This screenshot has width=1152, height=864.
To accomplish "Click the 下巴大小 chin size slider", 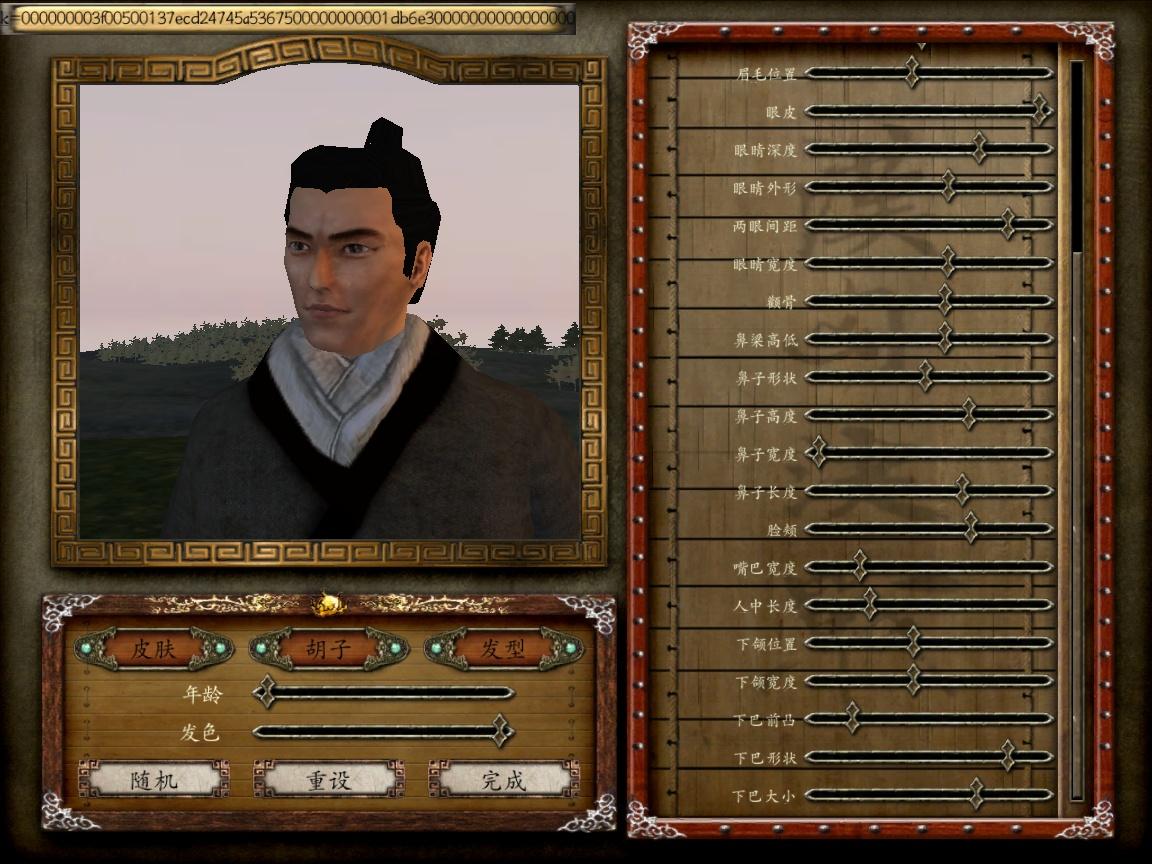I will click(976, 795).
